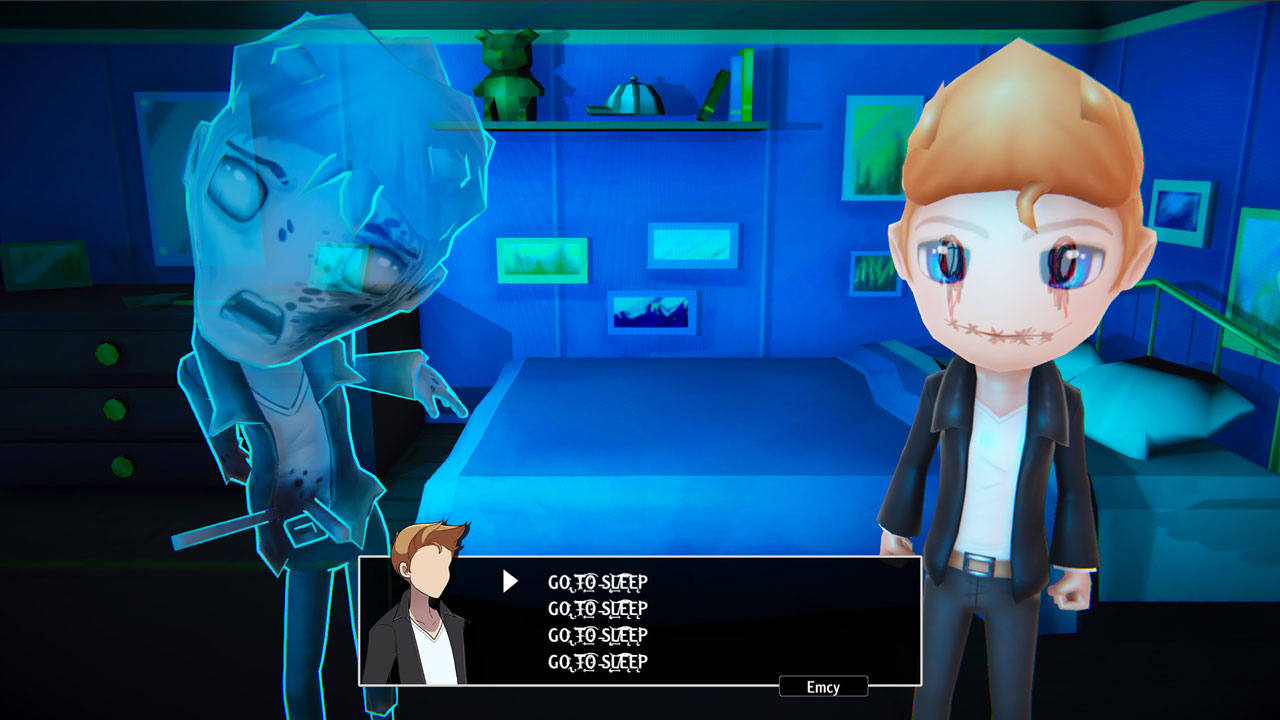Click the white choice selection arrow
Screen dimensions: 1280x720
[x=511, y=579]
